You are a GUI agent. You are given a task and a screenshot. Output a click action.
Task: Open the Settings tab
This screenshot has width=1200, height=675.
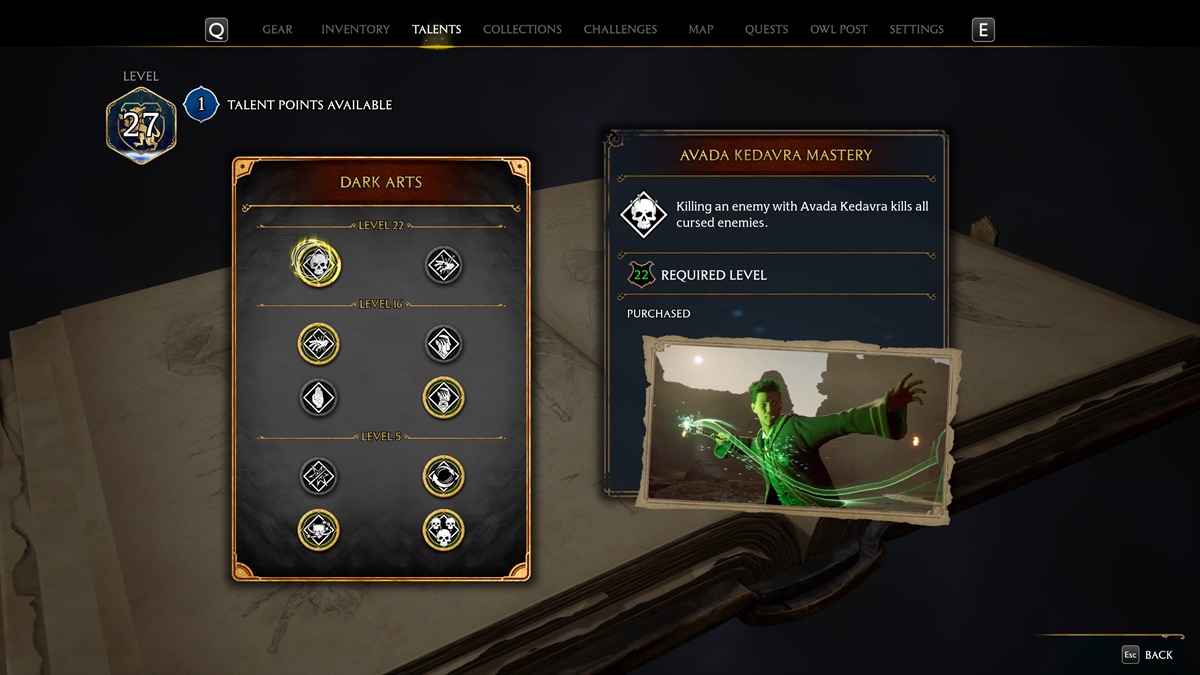click(916, 30)
